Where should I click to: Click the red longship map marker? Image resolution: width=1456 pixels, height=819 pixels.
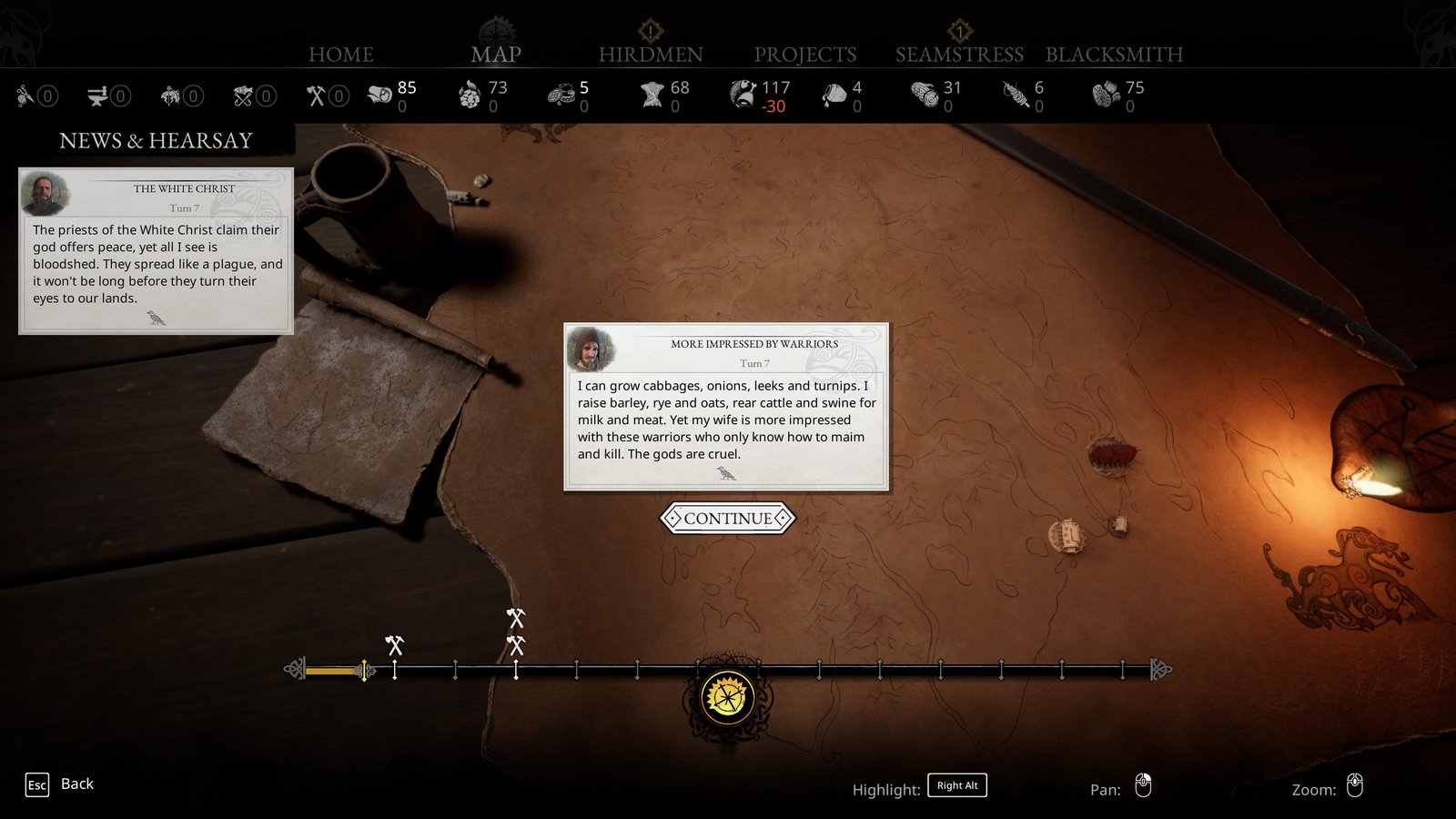[x=1112, y=455]
